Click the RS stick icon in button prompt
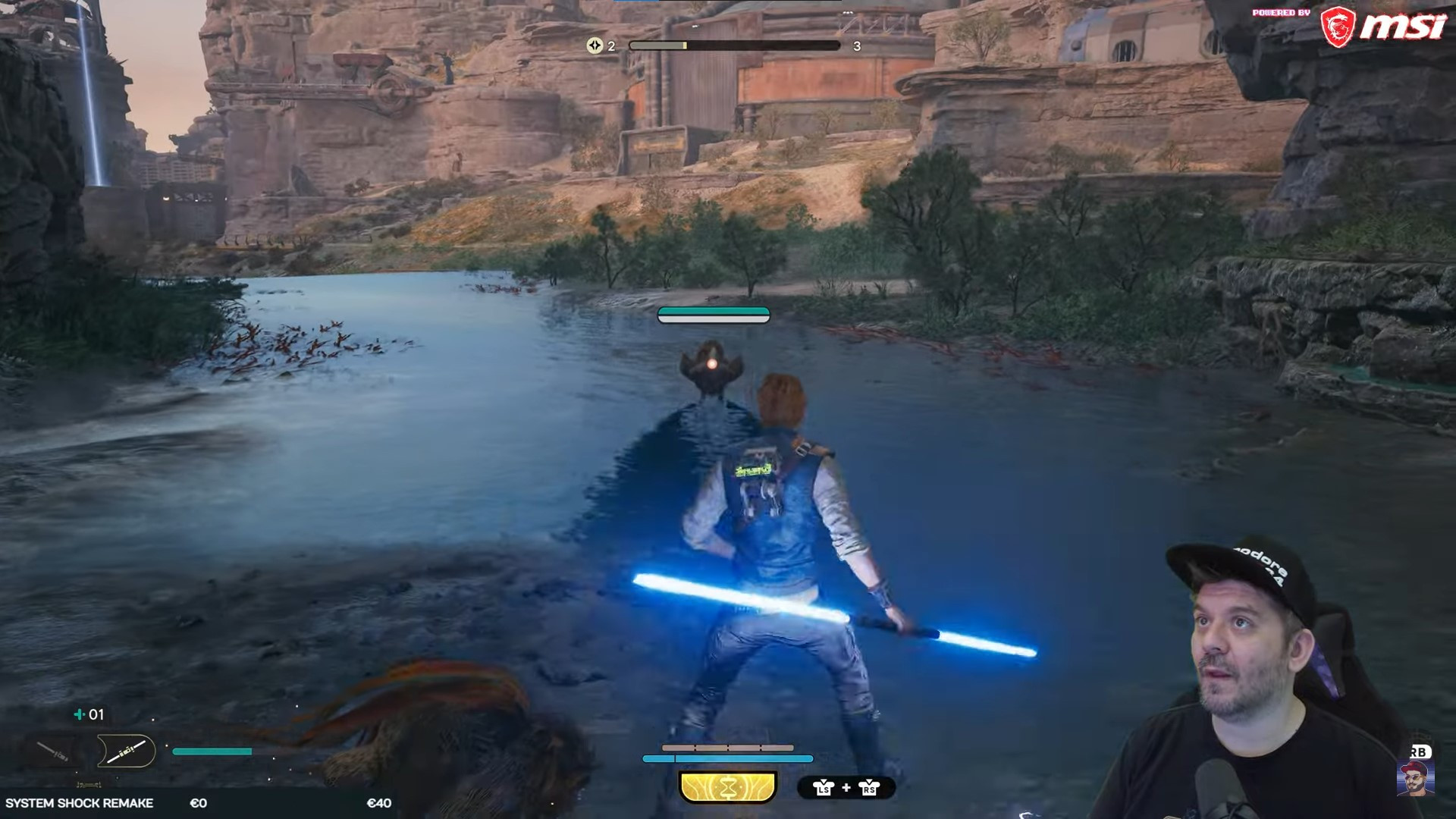The image size is (1456, 819). [869, 789]
